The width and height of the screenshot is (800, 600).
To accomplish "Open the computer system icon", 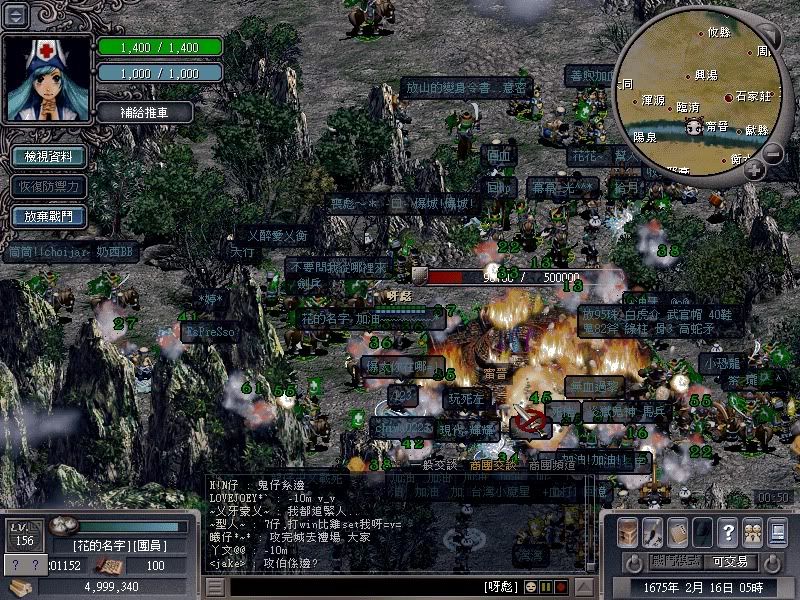I will click(777, 531).
